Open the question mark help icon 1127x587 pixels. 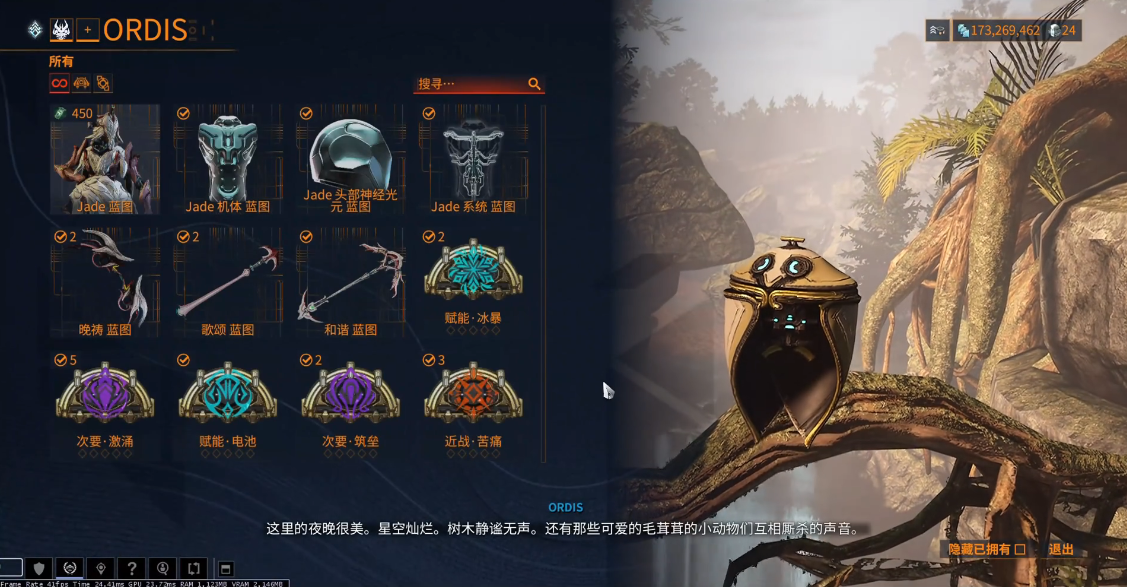point(132,569)
